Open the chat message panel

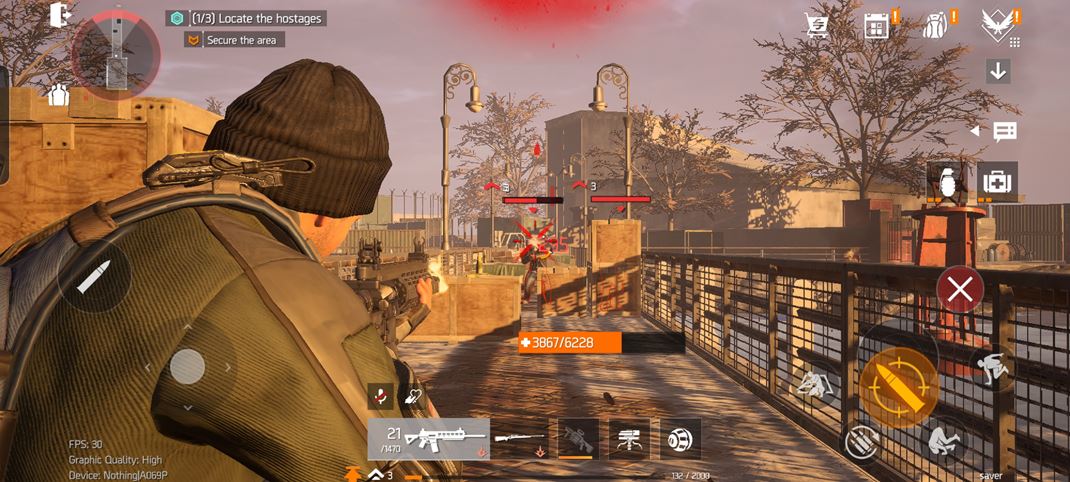click(1004, 131)
